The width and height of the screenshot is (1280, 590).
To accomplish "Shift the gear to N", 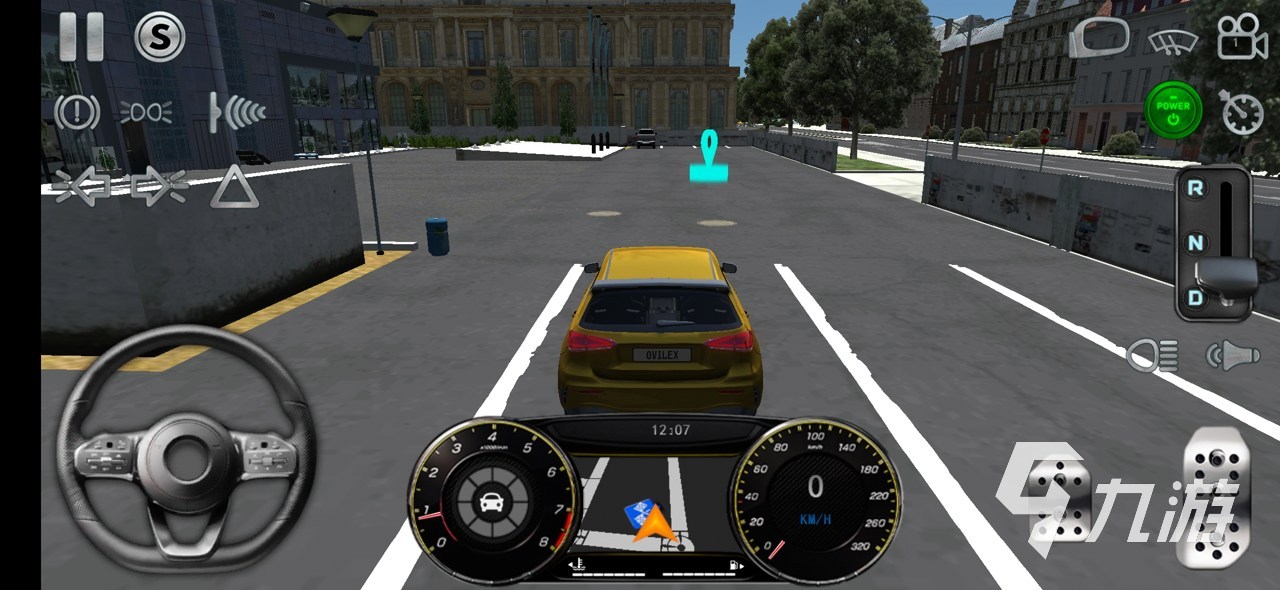I will [x=1195, y=243].
